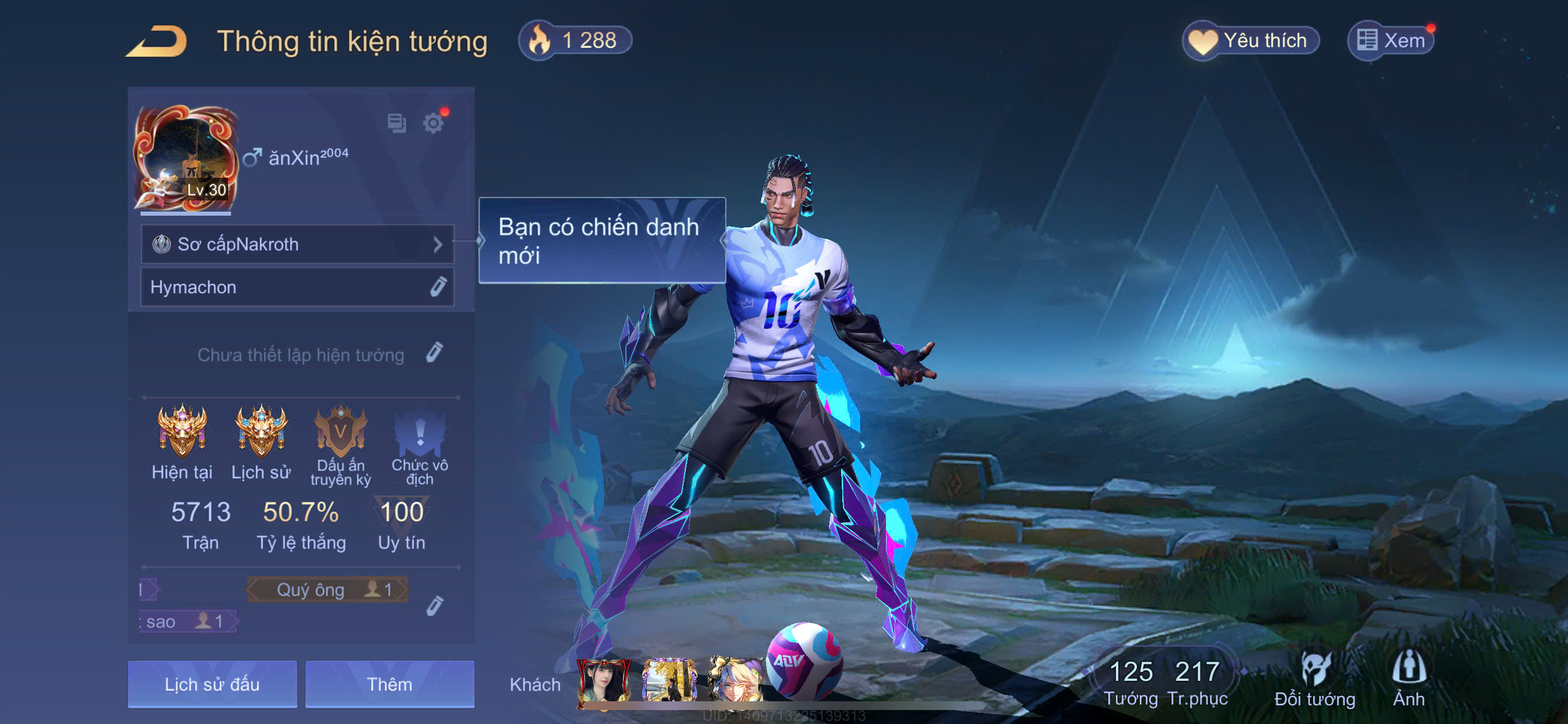The width and height of the screenshot is (1568, 724).
Task: View the Hiện tại rank badge
Action: pyautogui.click(x=181, y=432)
